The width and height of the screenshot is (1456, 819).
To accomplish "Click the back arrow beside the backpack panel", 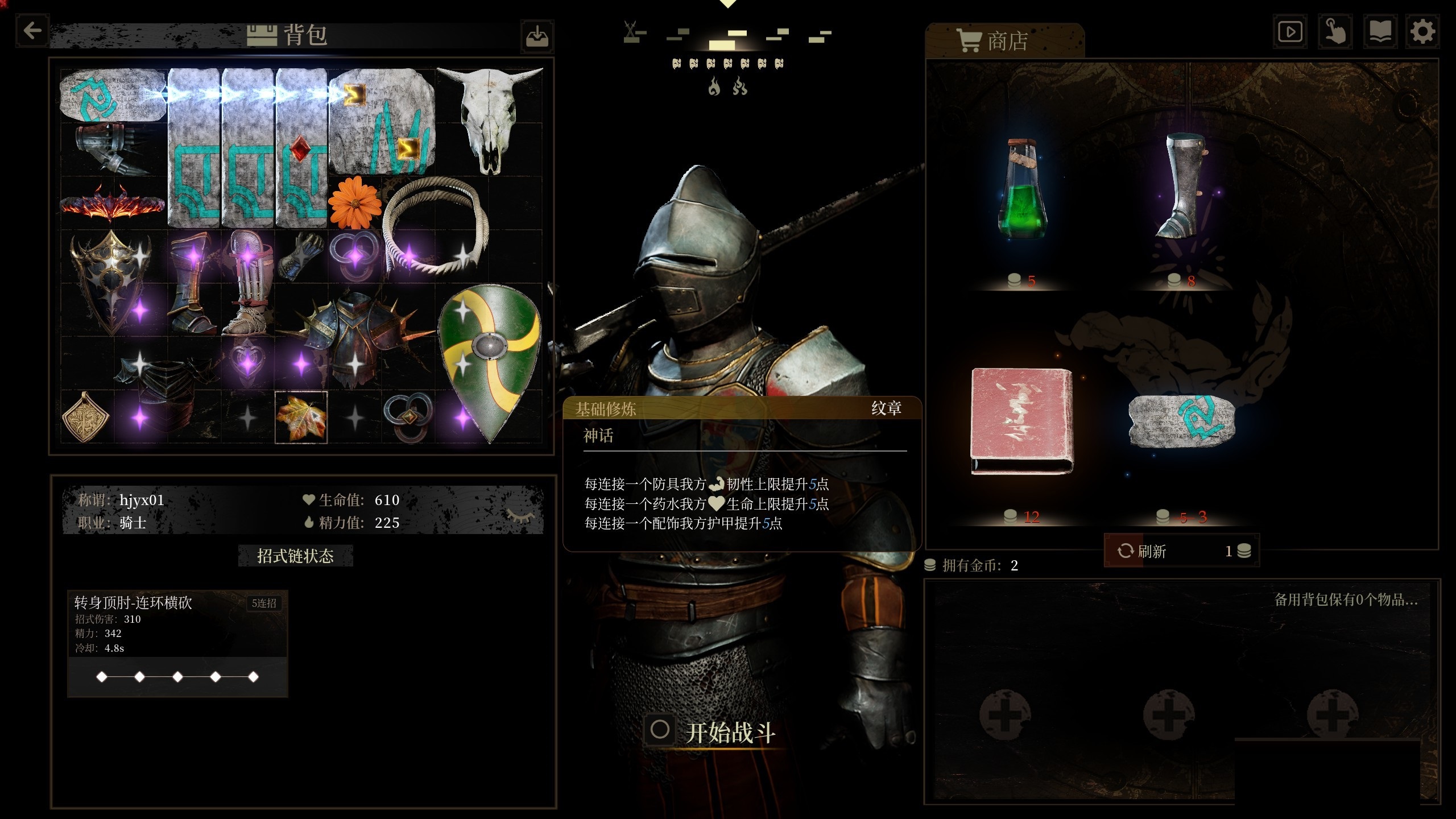I will [x=32, y=31].
